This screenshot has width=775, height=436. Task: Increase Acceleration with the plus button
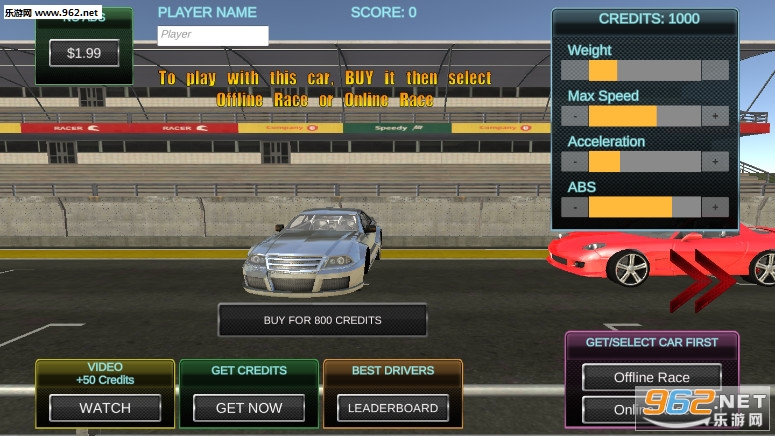point(715,162)
